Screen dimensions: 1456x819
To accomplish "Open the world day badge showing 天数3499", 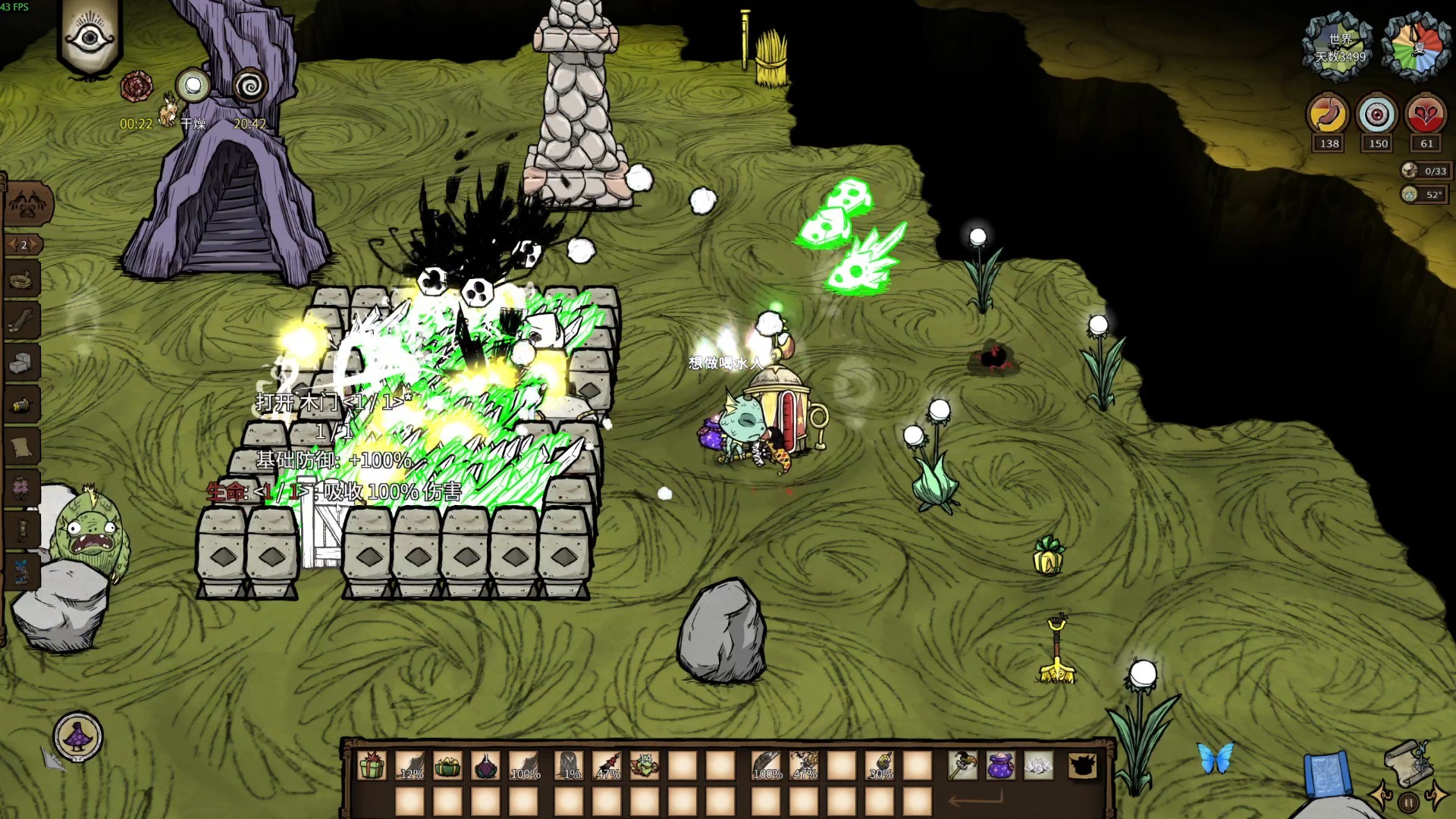I will pos(1339,44).
